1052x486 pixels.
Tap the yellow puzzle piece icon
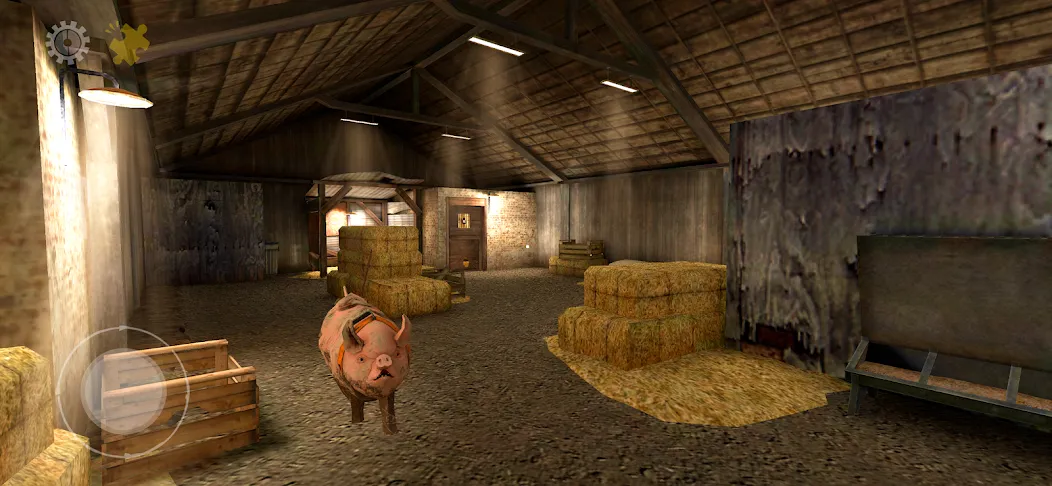[127, 43]
